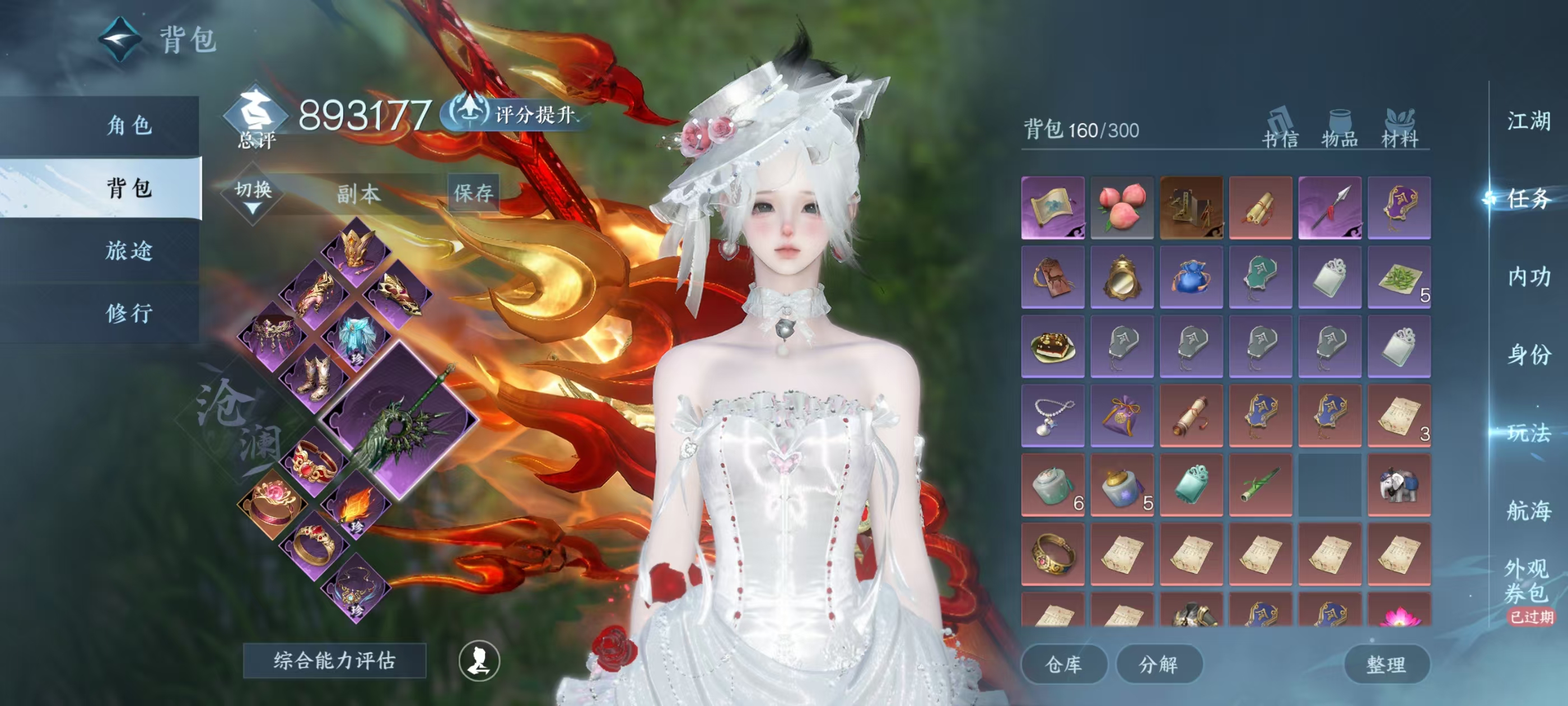Screen dimensions: 1568x706
Task: Click the 分解 dismantle button
Action: tap(1158, 664)
